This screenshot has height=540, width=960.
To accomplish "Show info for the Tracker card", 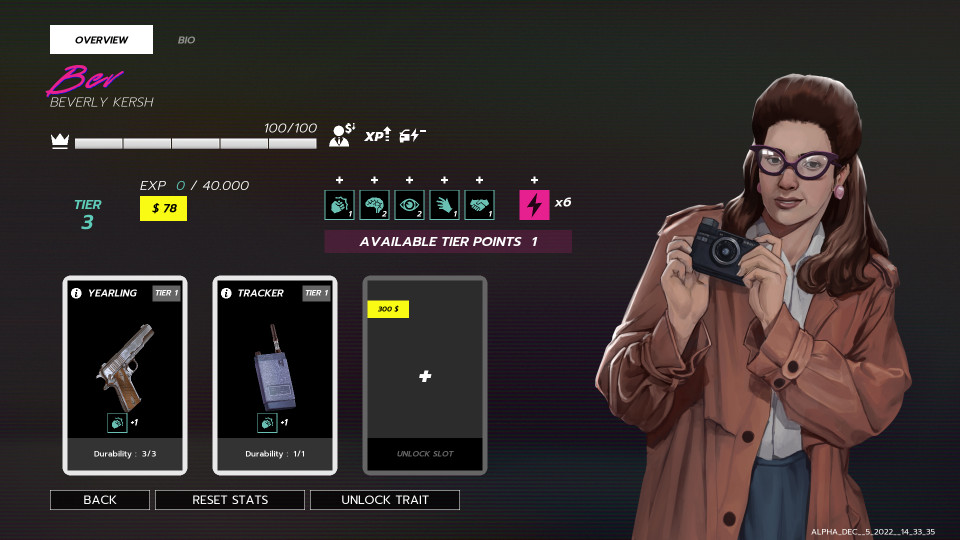I will [x=226, y=293].
